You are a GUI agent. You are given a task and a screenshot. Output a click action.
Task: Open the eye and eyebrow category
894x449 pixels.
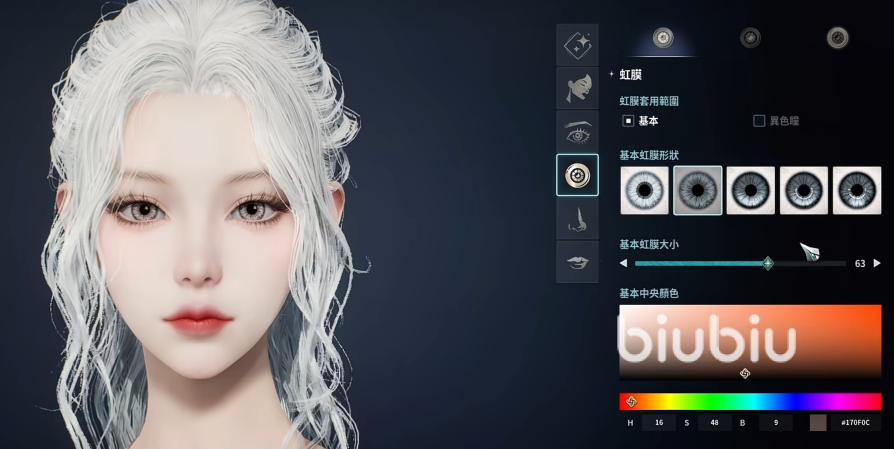[577, 132]
